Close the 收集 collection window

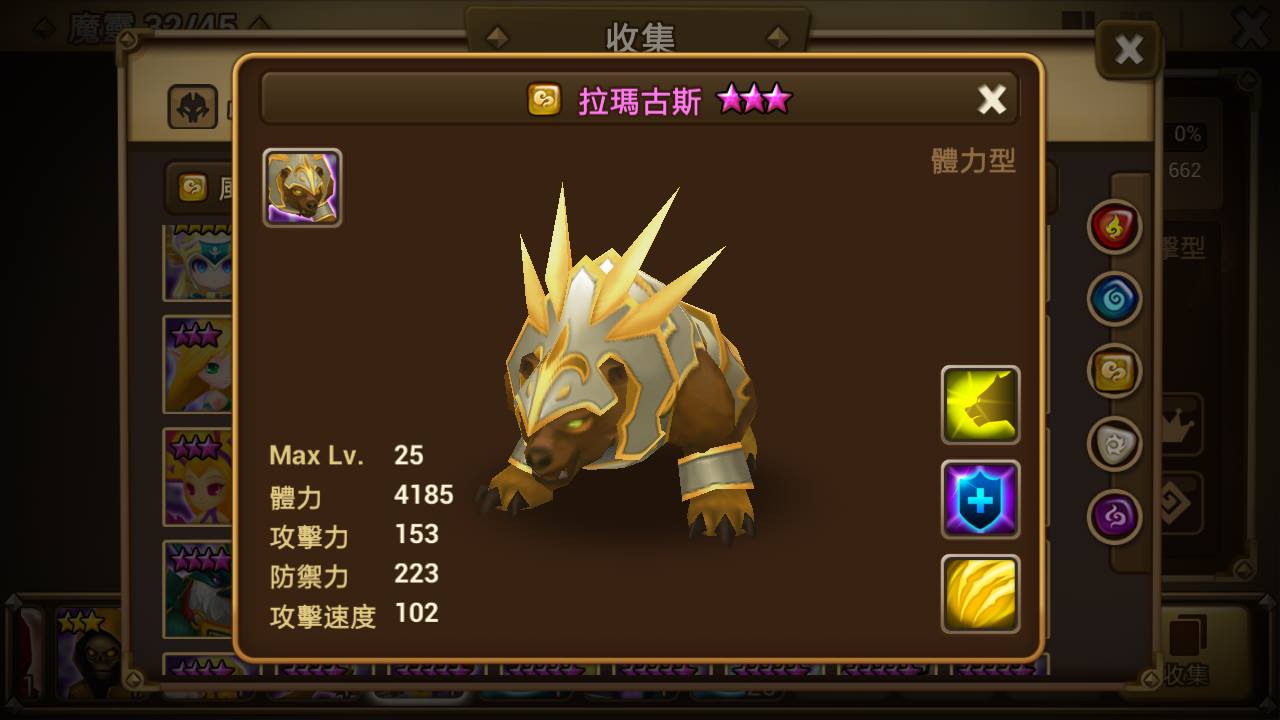pyautogui.click(x=1129, y=49)
